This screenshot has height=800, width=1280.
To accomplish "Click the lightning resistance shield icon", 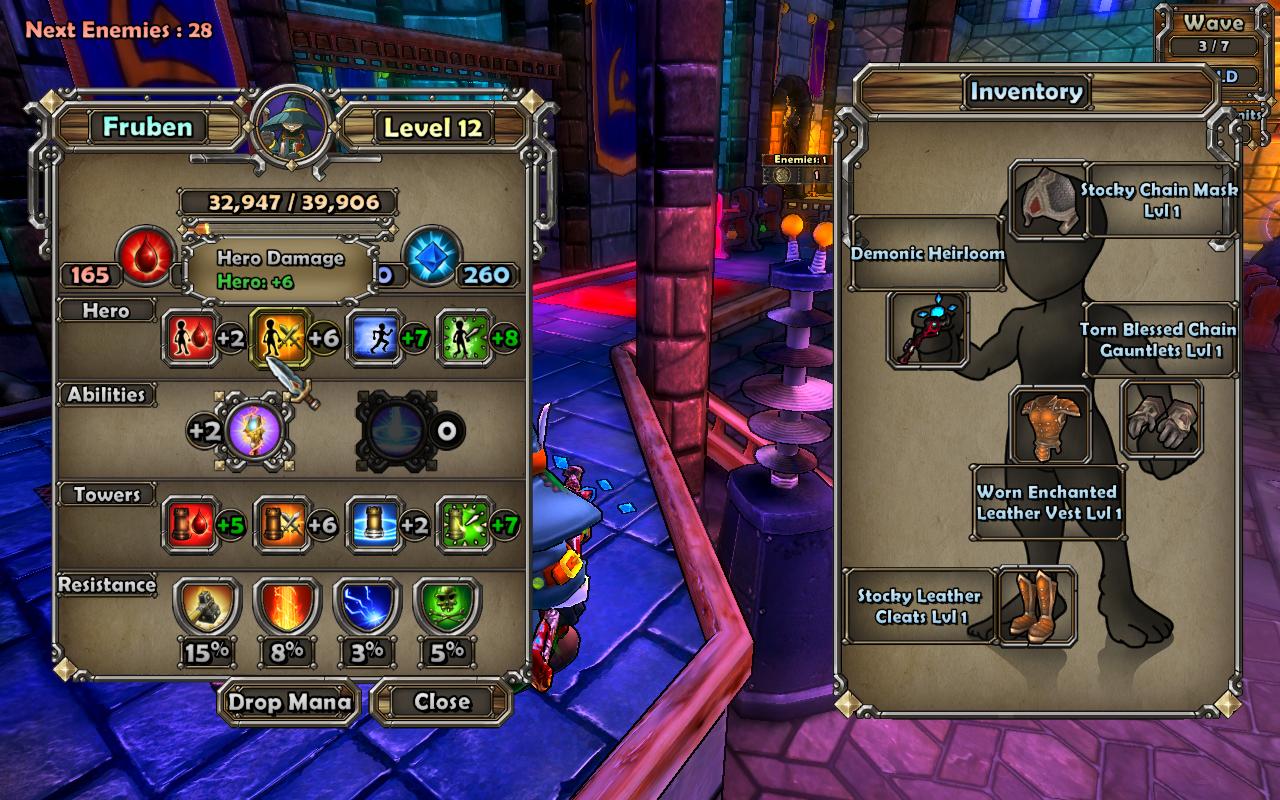I will [367, 608].
